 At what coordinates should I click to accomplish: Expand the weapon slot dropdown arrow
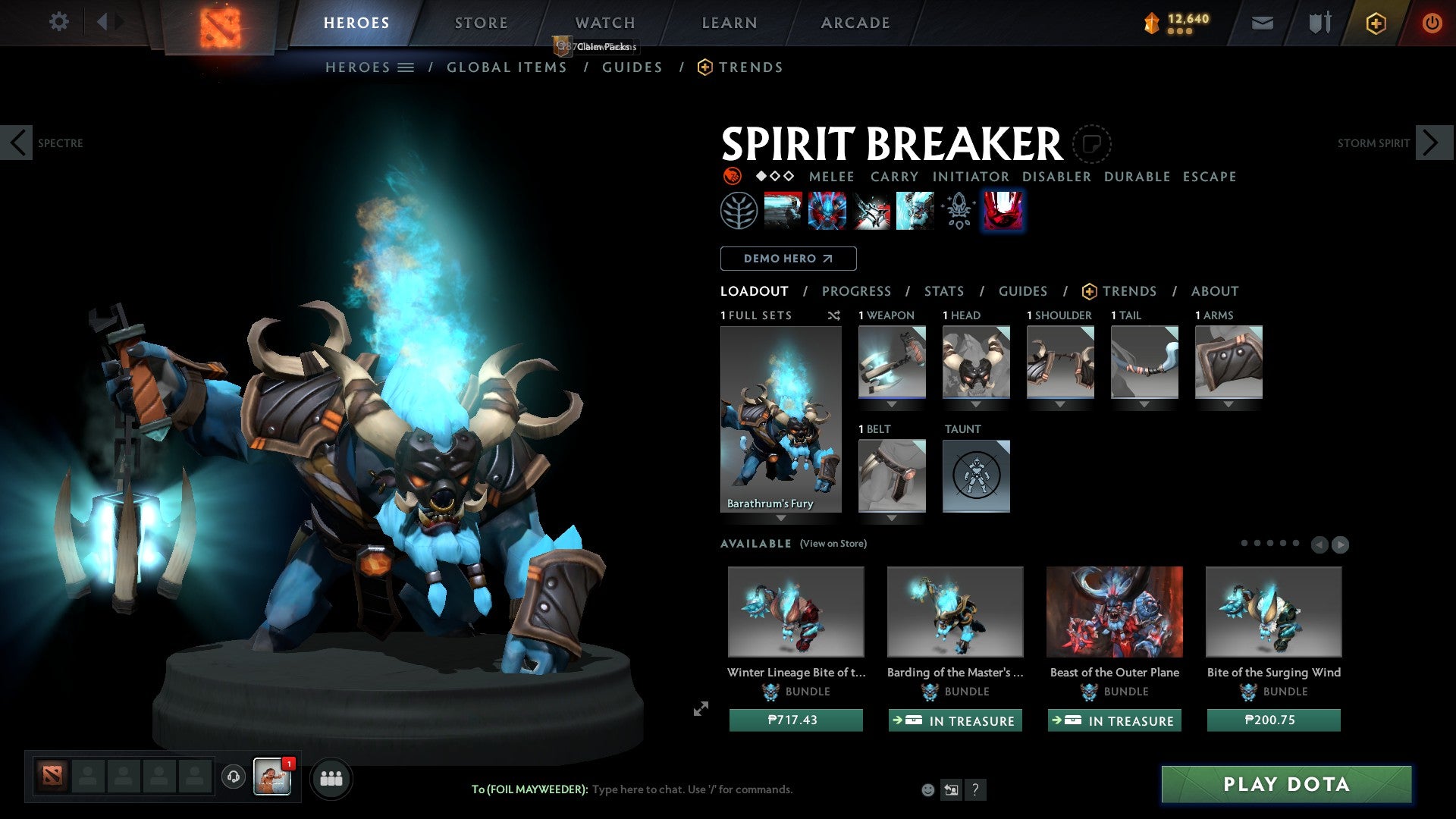(893, 404)
